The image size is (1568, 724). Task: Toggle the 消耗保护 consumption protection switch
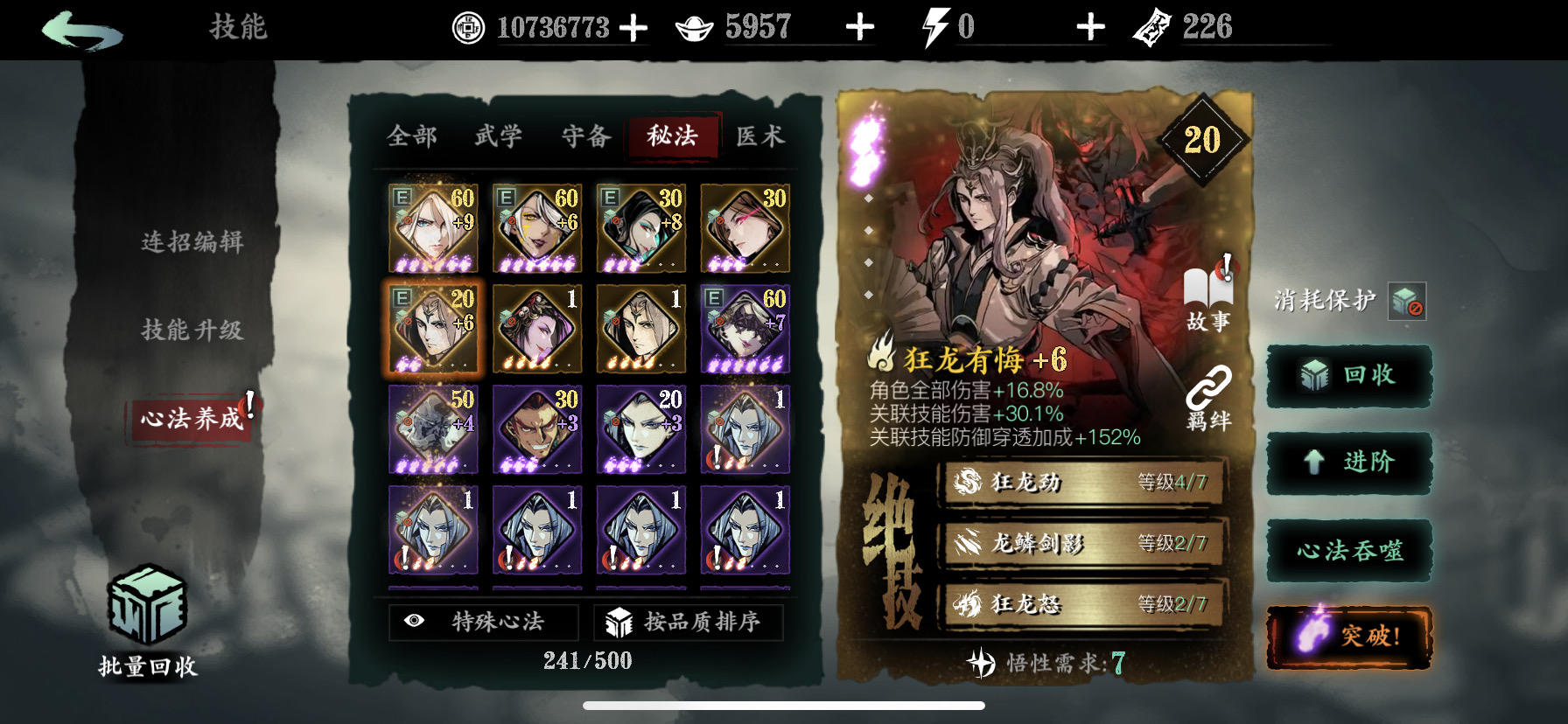tap(1409, 302)
